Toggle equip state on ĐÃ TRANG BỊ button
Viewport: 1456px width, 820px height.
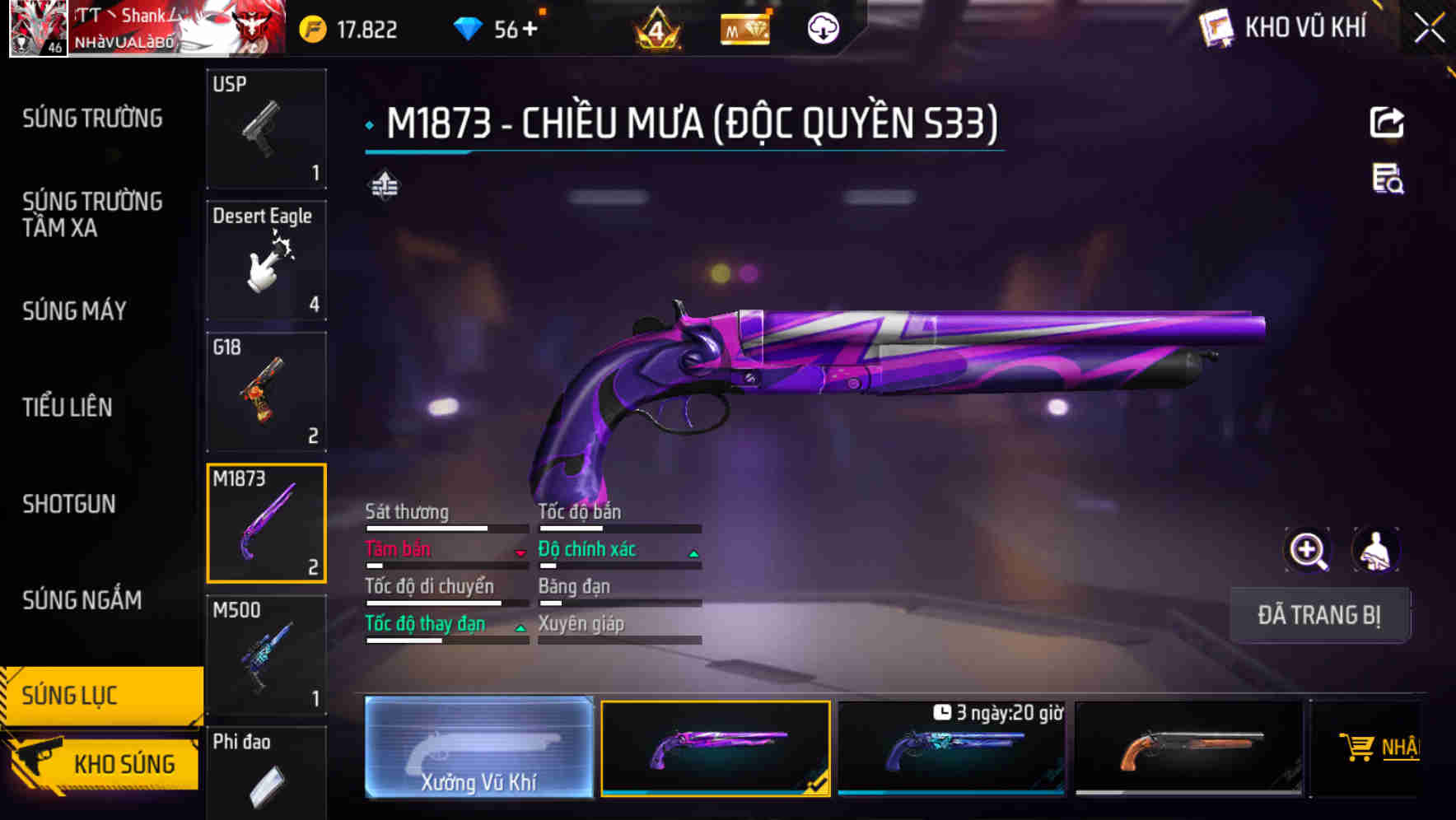[x=1319, y=615]
